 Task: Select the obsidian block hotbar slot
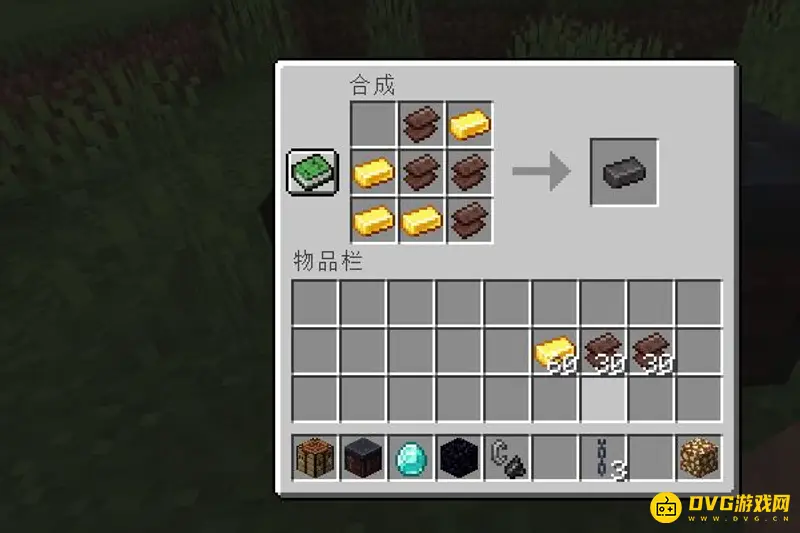click(459, 457)
